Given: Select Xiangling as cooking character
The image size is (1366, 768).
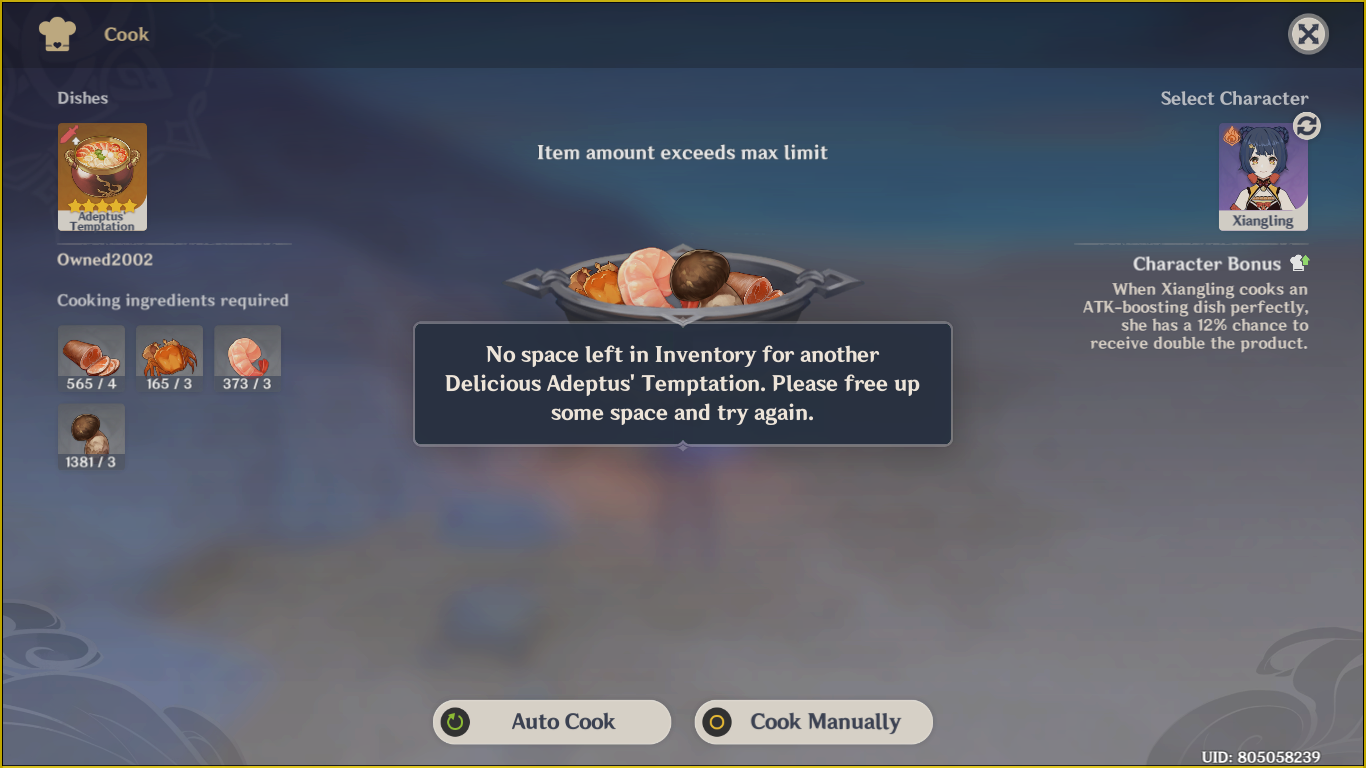Looking at the screenshot, I should click(1263, 172).
